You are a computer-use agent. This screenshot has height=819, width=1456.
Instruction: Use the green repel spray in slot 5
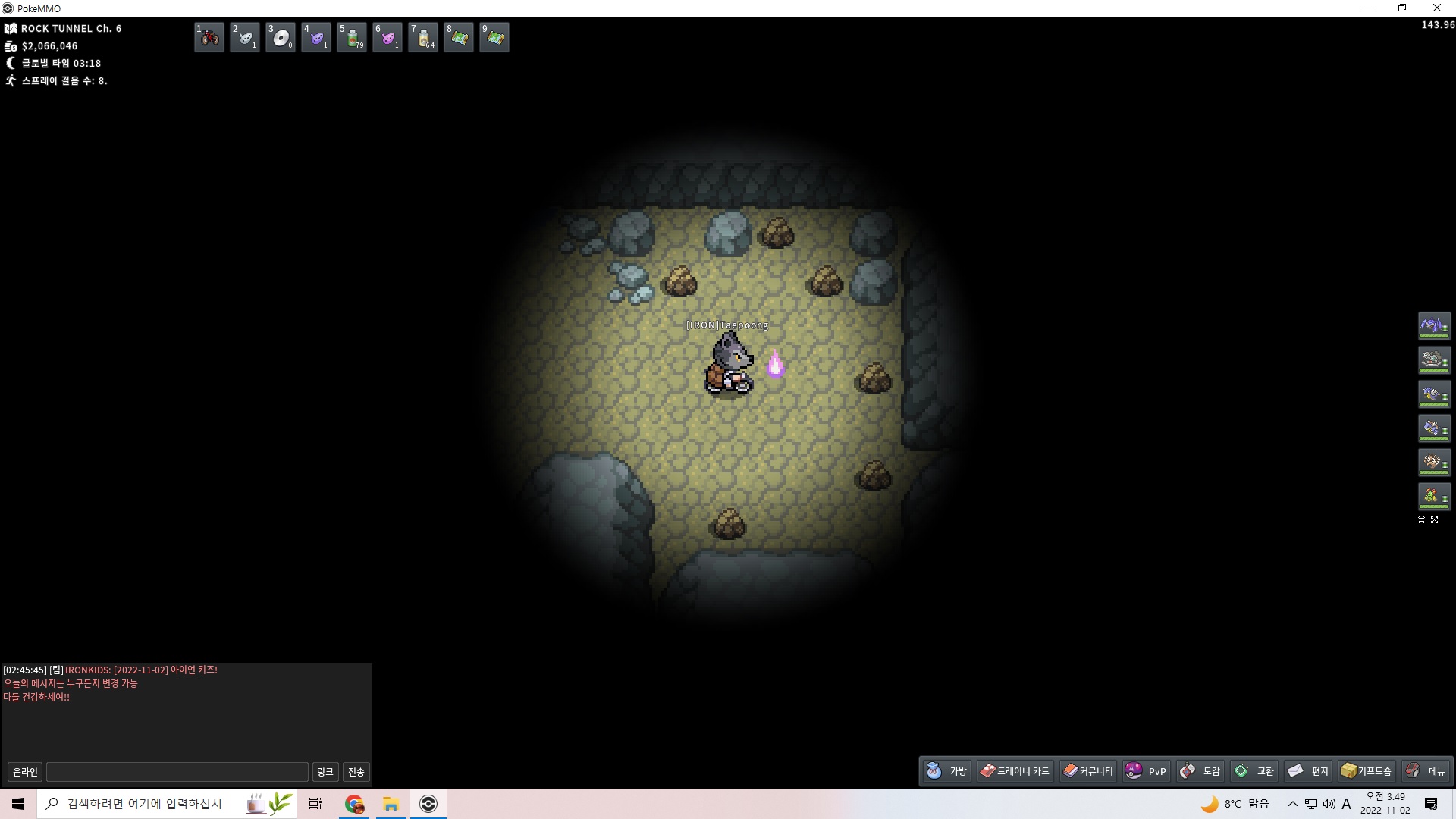pyautogui.click(x=352, y=37)
